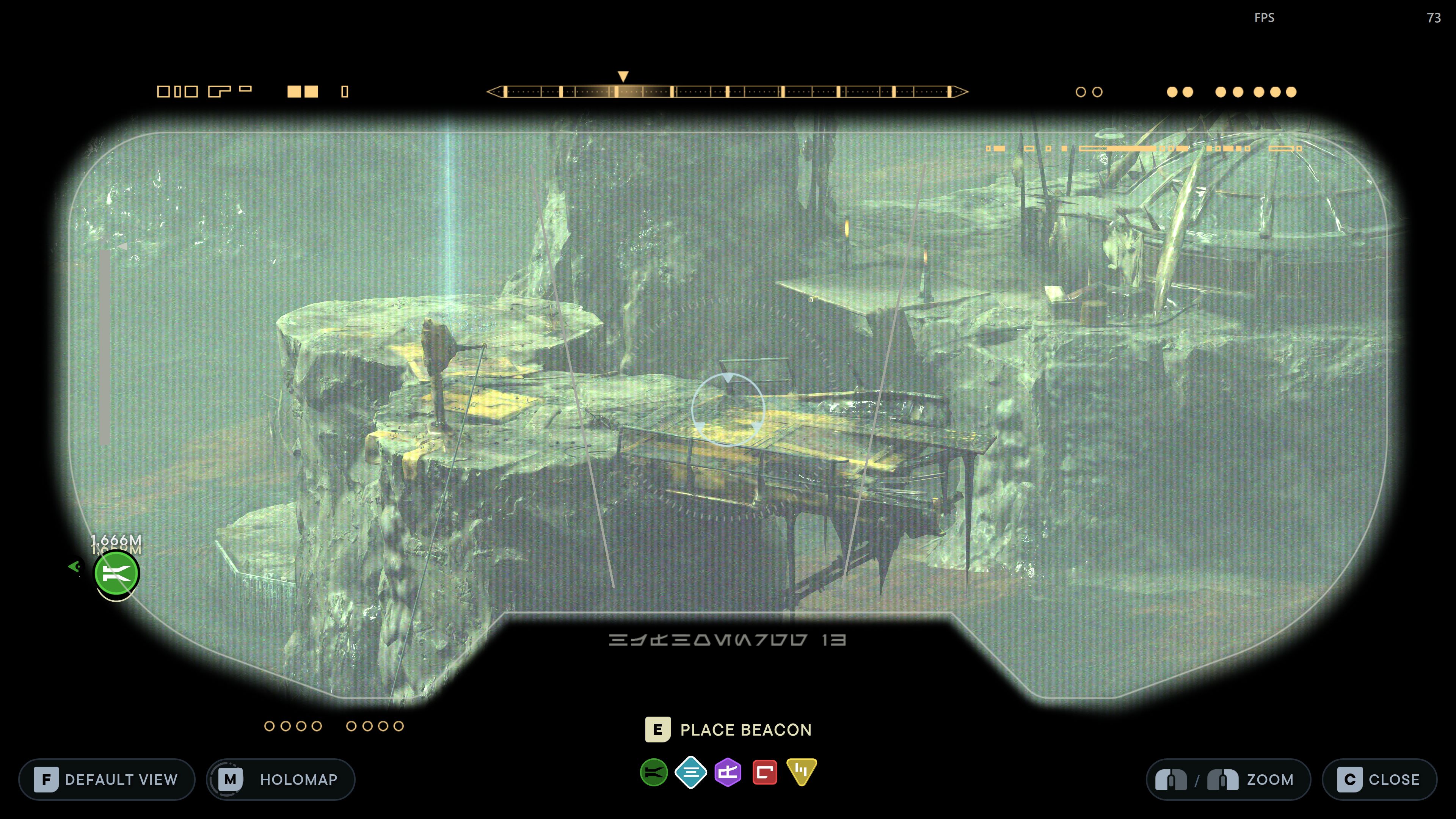This screenshot has height=819, width=1456.
Task: Open the Holomap
Action: click(281, 780)
